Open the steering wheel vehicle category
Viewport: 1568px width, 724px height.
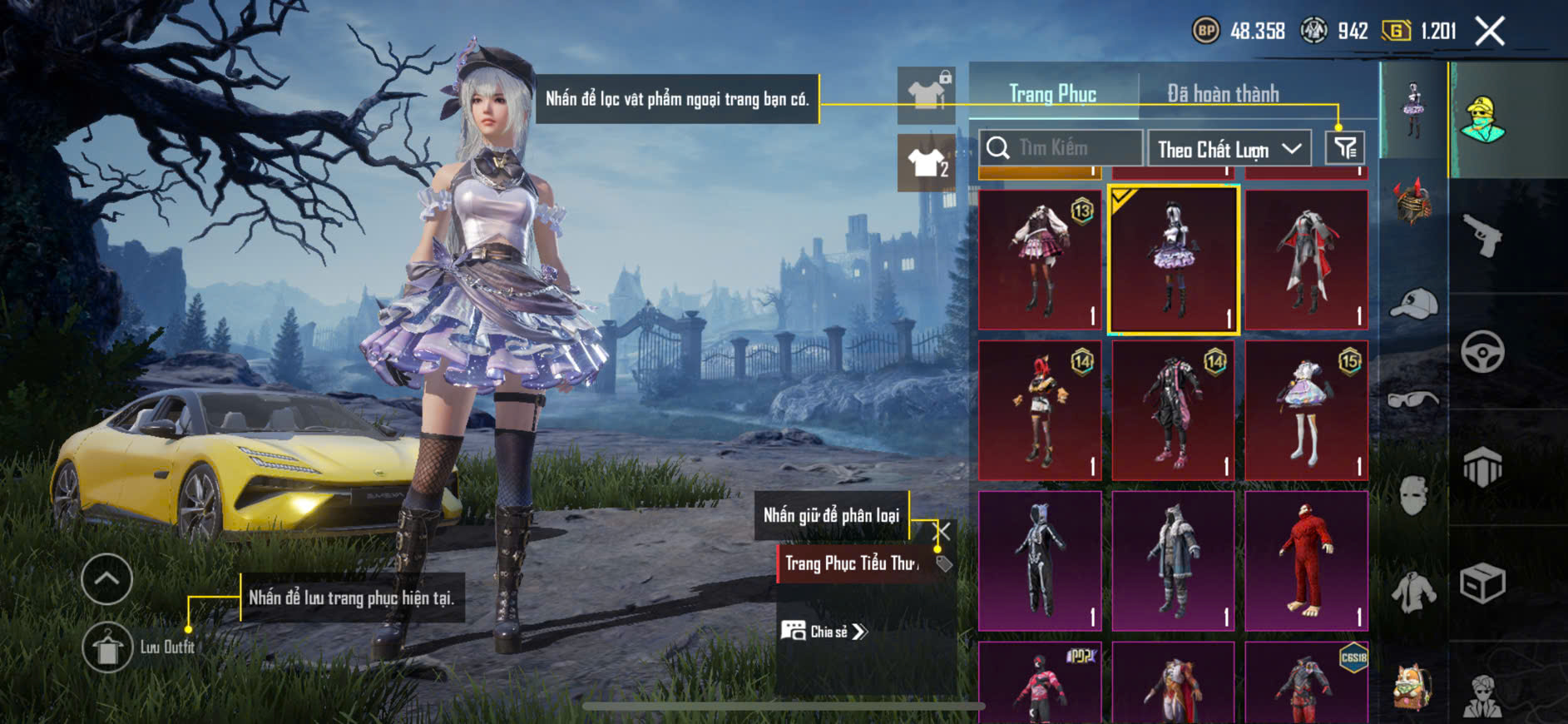coord(1482,352)
